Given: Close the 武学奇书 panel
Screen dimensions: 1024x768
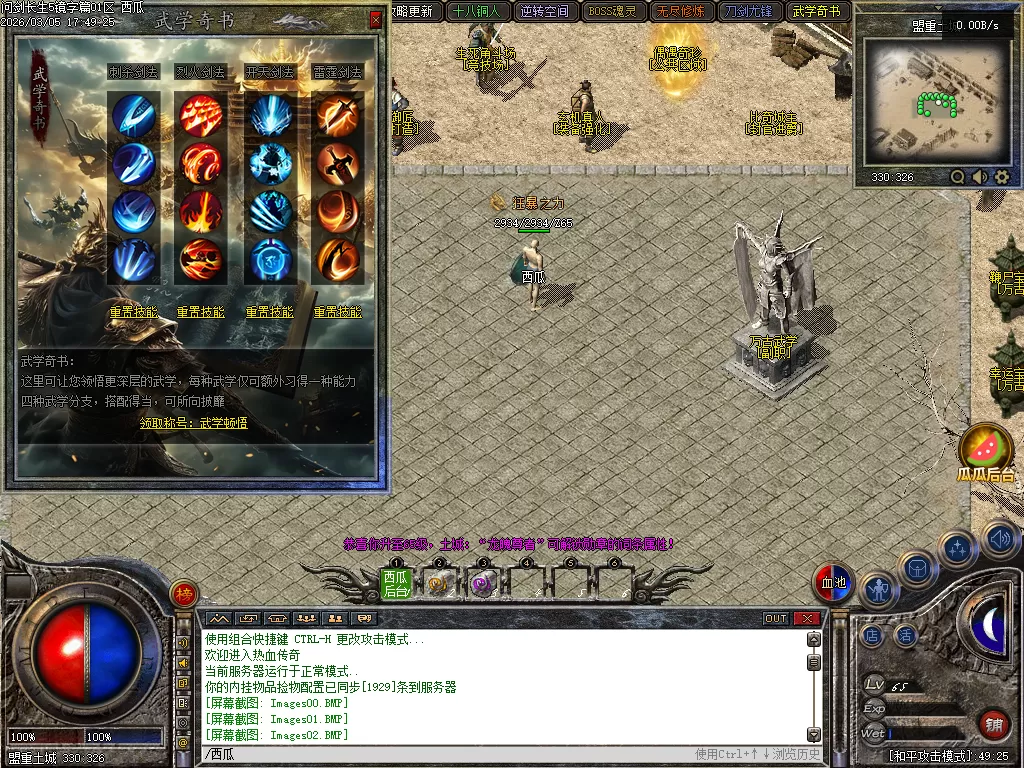Looking at the screenshot, I should pyautogui.click(x=375, y=19).
